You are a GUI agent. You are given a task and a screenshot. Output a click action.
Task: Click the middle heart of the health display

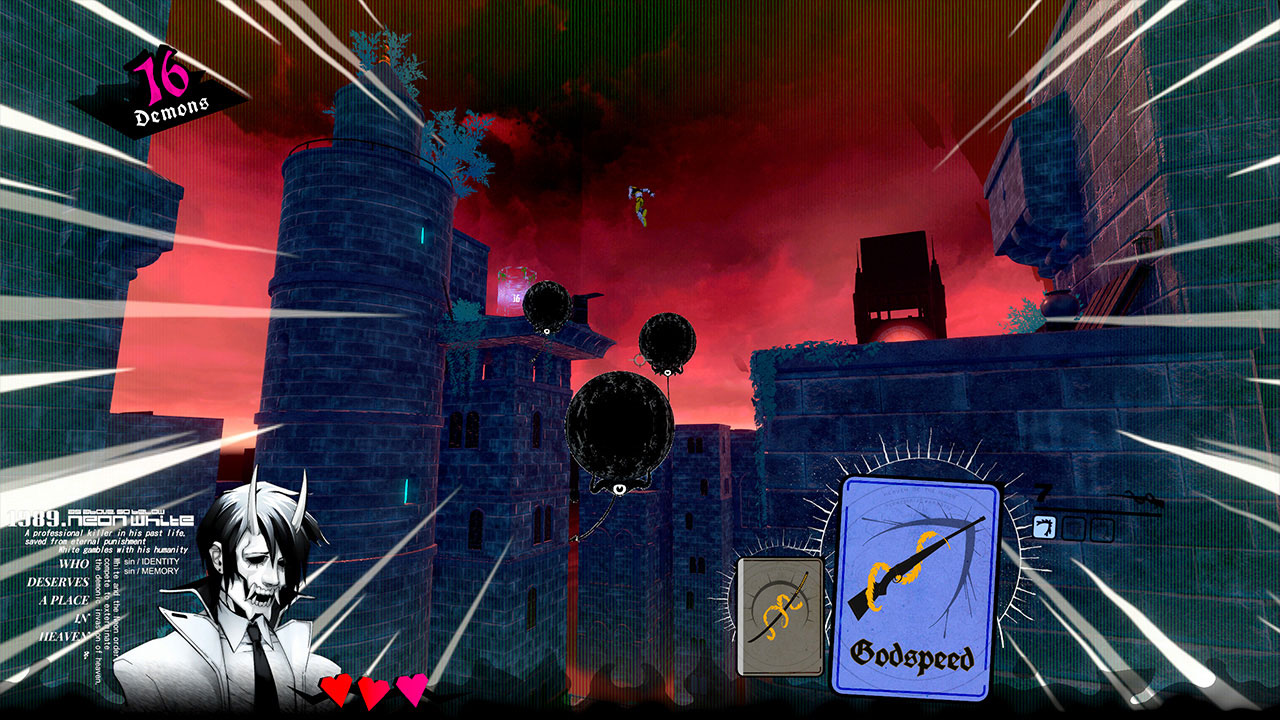[372, 690]
